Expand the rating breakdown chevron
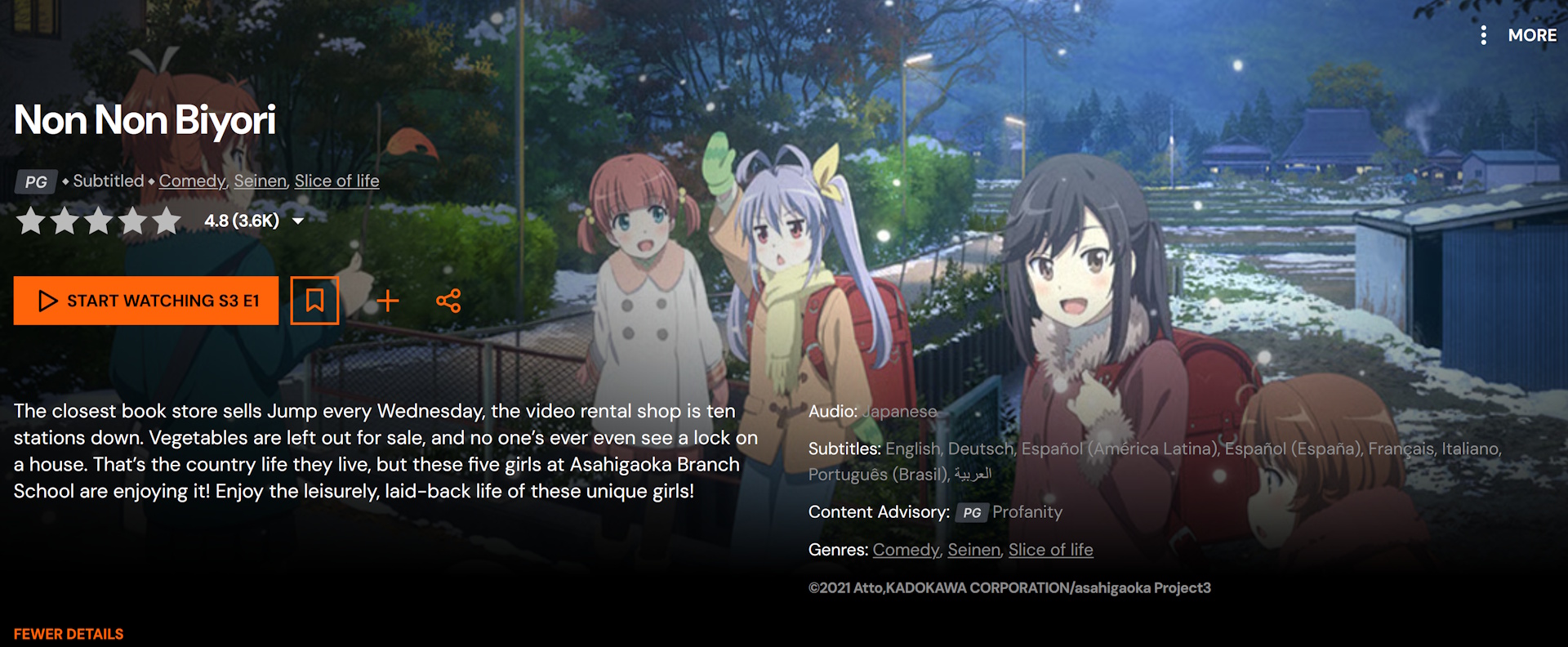The height and width of the screenshot is (647, 1568). [297, 221]
